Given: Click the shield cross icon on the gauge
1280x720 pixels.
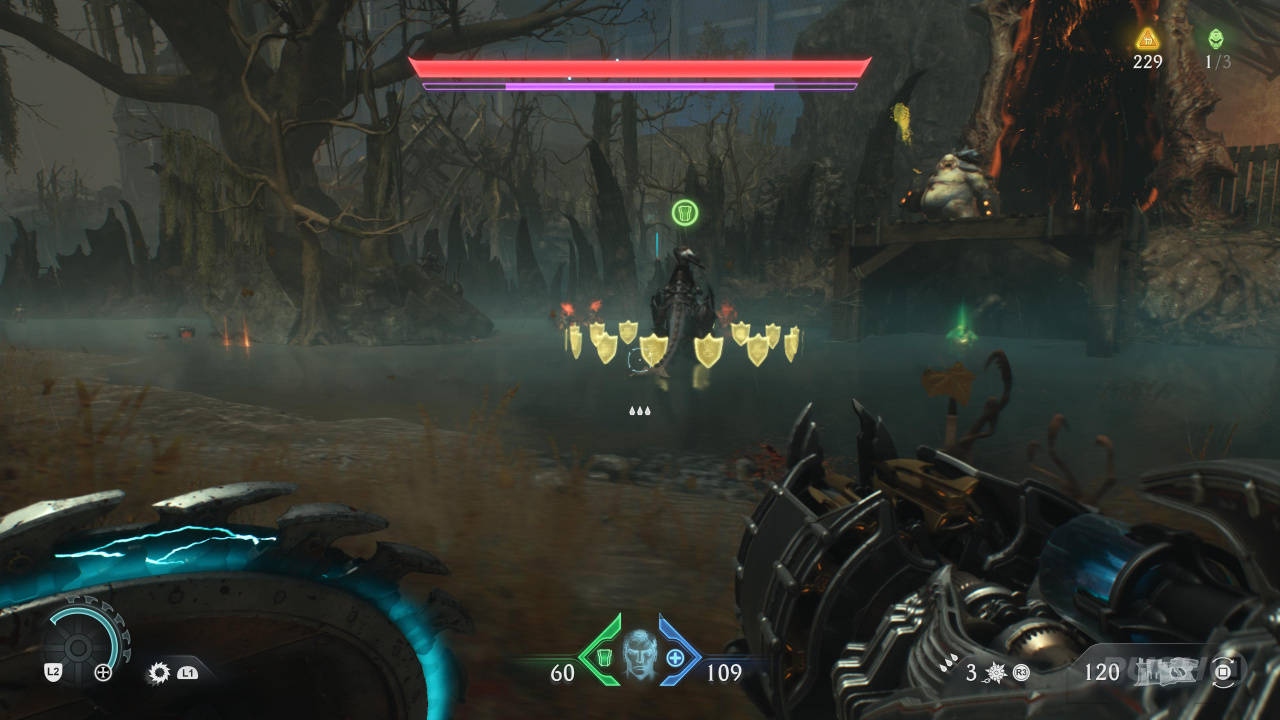Looking at the screenshot, I should 103,673.
